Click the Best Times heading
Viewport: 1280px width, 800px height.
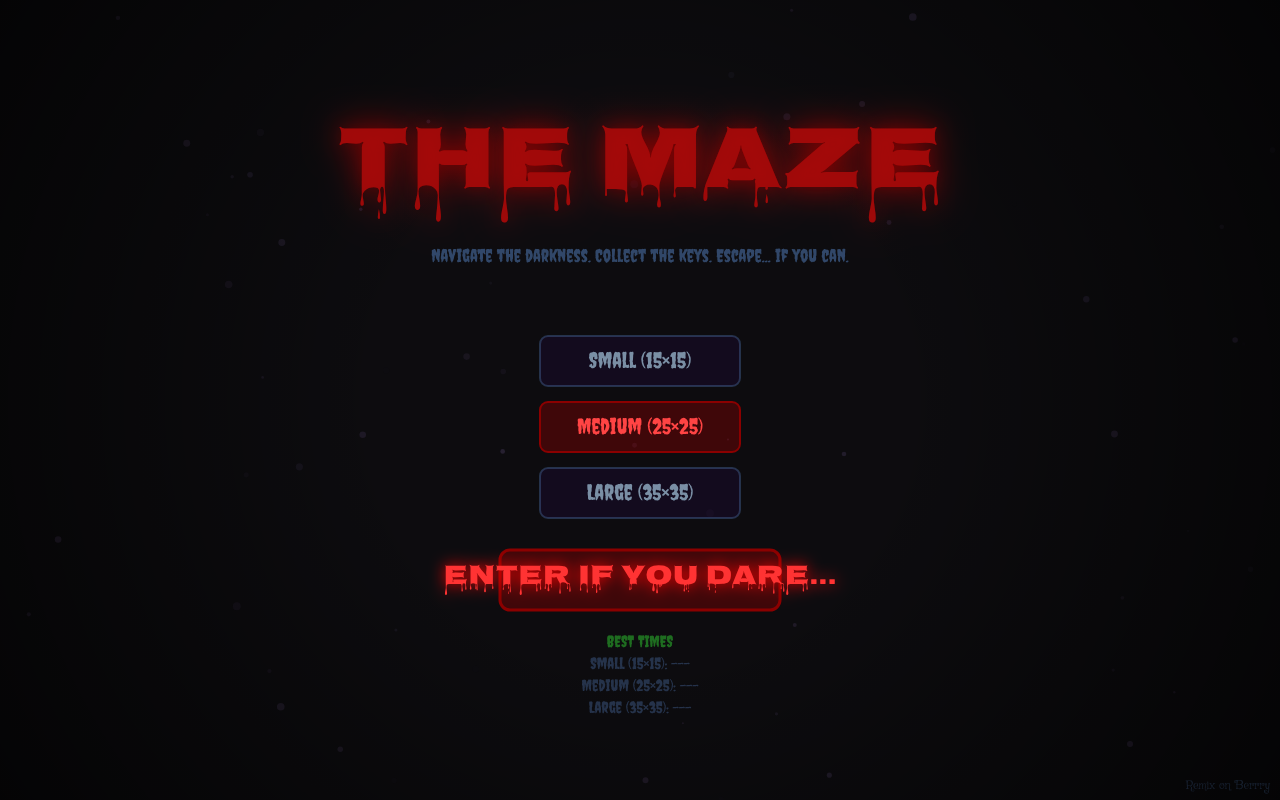pyautogui.click(x=641, y=641)
